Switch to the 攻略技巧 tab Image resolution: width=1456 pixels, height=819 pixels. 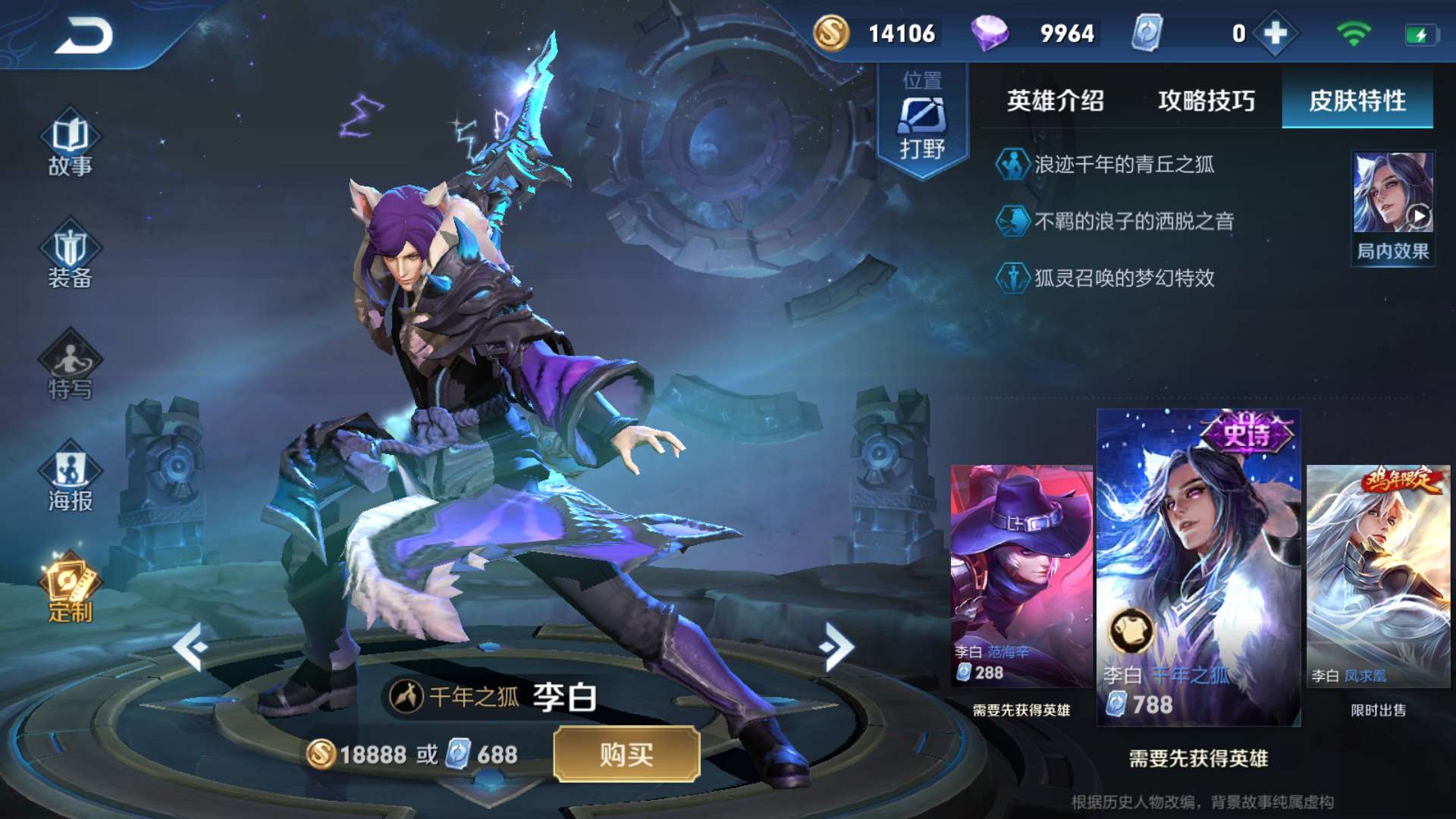click(x=1206, y=101)
